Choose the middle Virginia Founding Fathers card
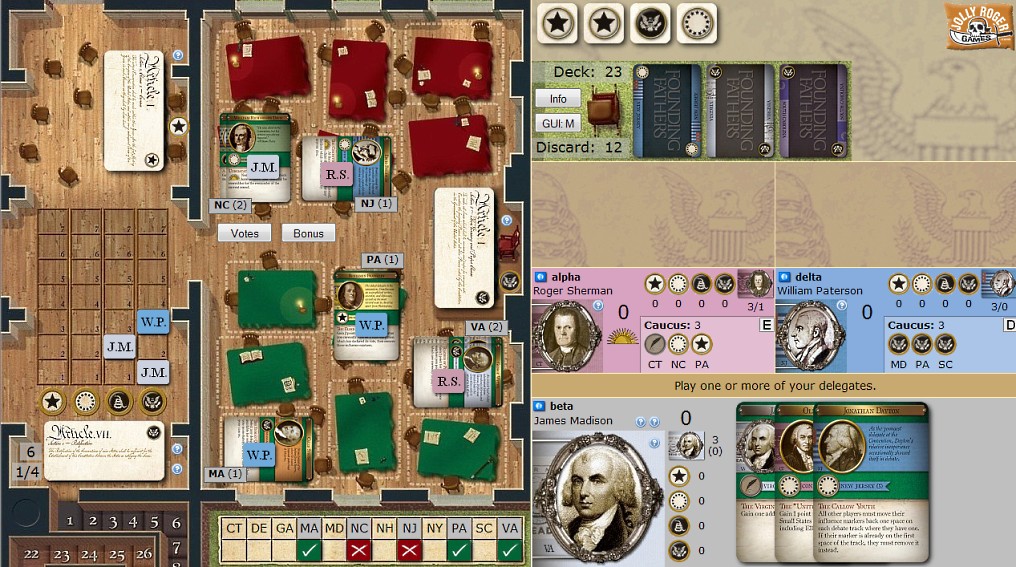 point(740,110)
